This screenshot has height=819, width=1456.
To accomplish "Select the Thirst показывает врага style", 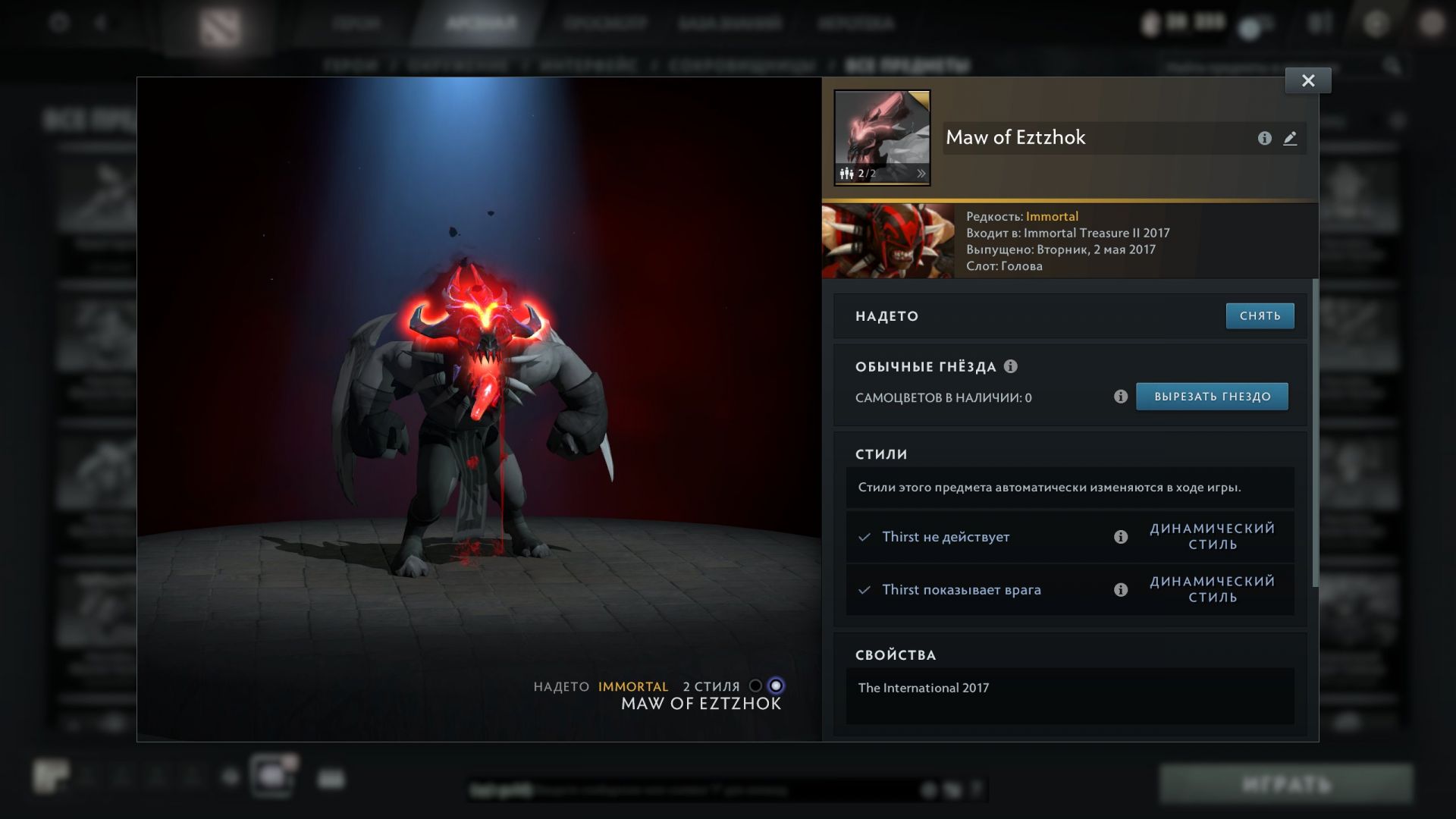I will pyautogui.click(x=961, y=590).
